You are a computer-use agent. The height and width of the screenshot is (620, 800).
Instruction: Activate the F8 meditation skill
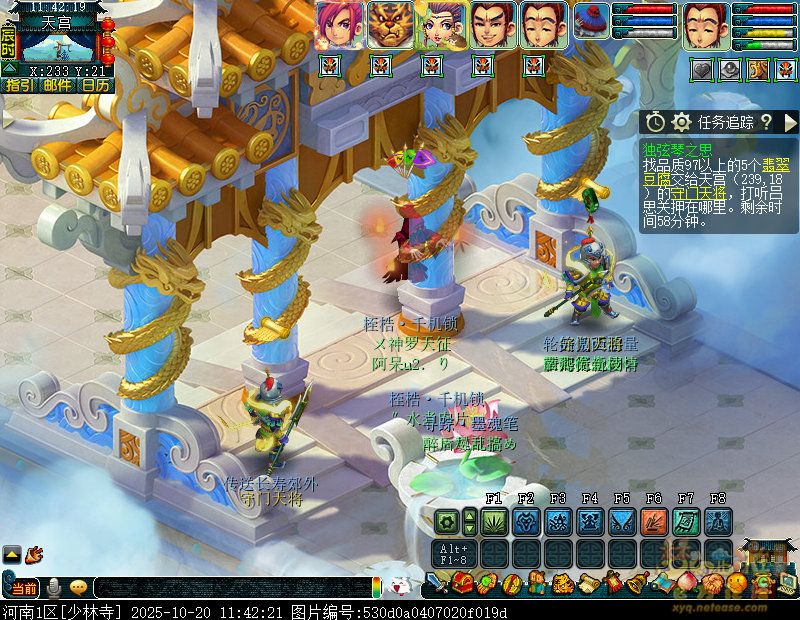[x=718, y=521]
